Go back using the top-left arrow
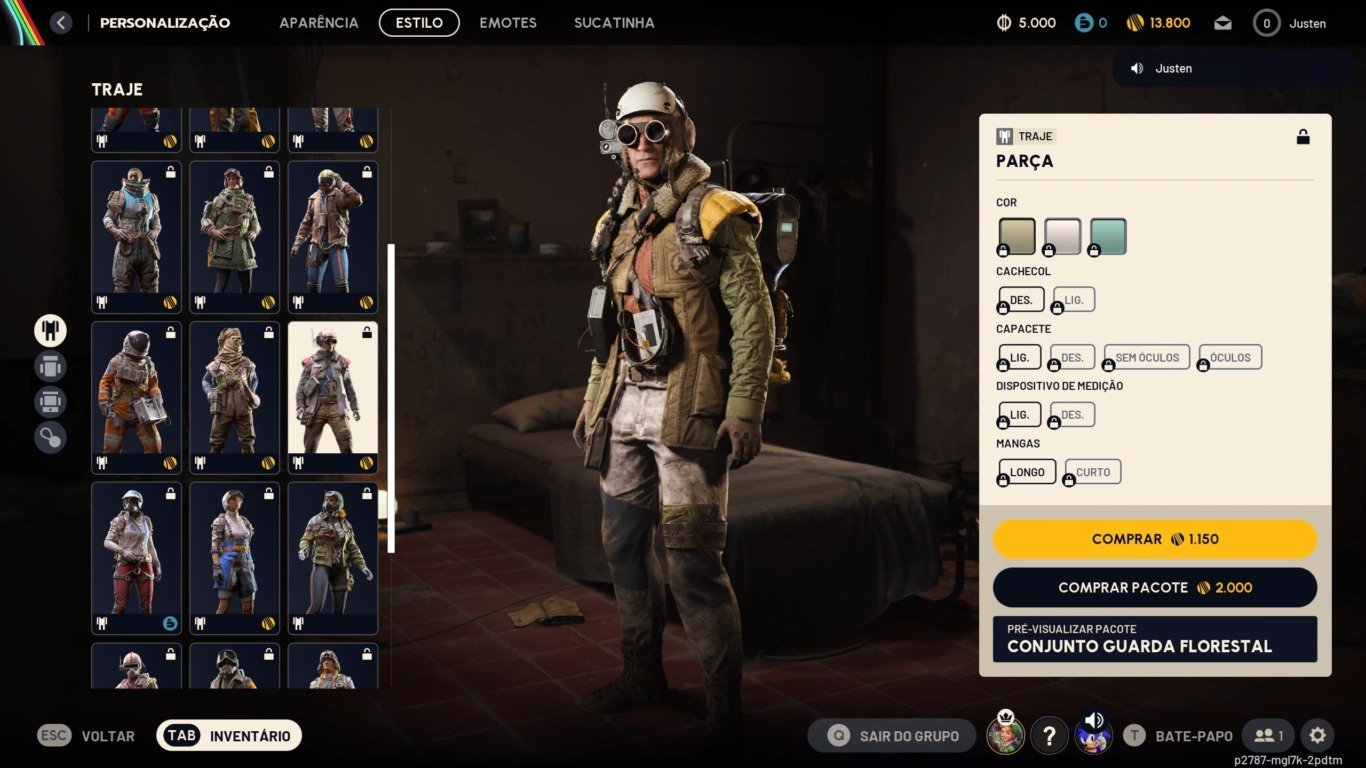The image size is (1366, 768). [61, 22]
